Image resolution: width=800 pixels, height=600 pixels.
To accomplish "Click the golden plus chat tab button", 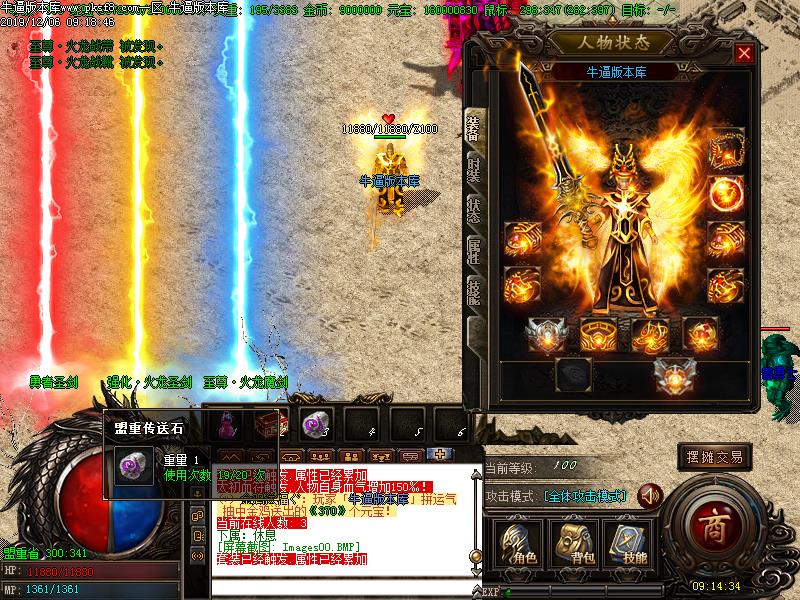I will (437, 454).
